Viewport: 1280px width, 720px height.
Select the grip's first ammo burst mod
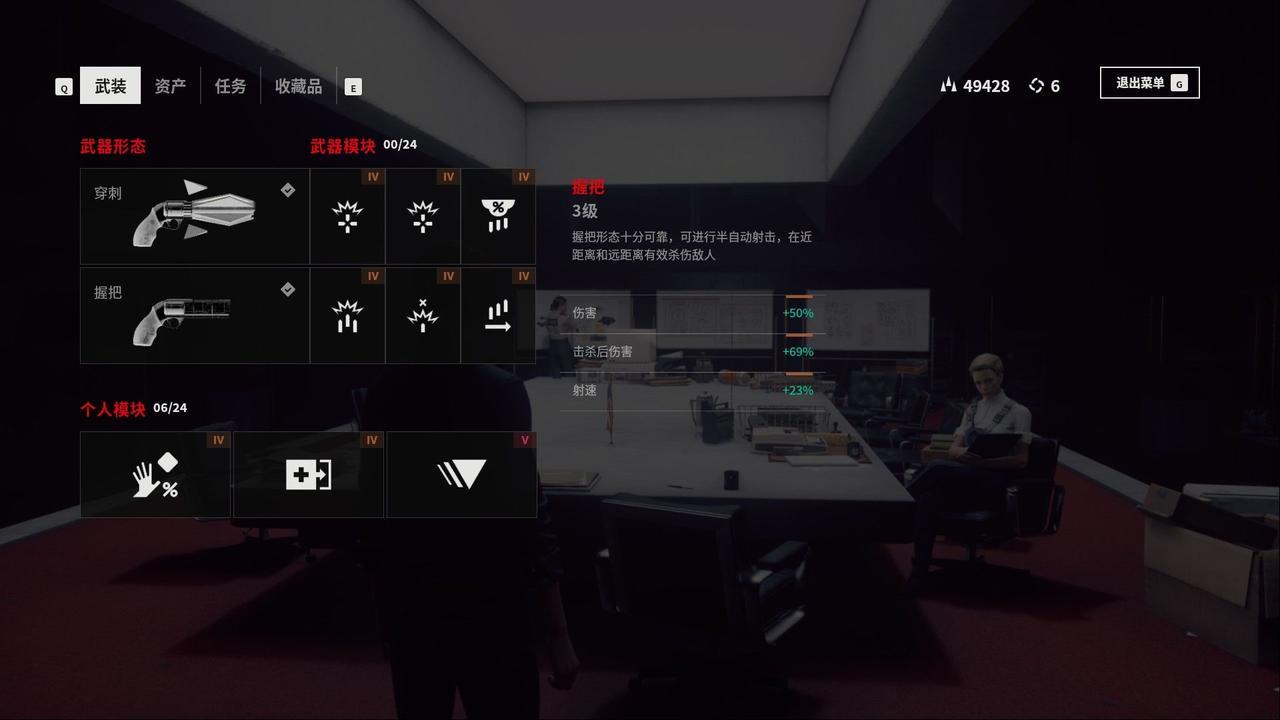(346, 315)
